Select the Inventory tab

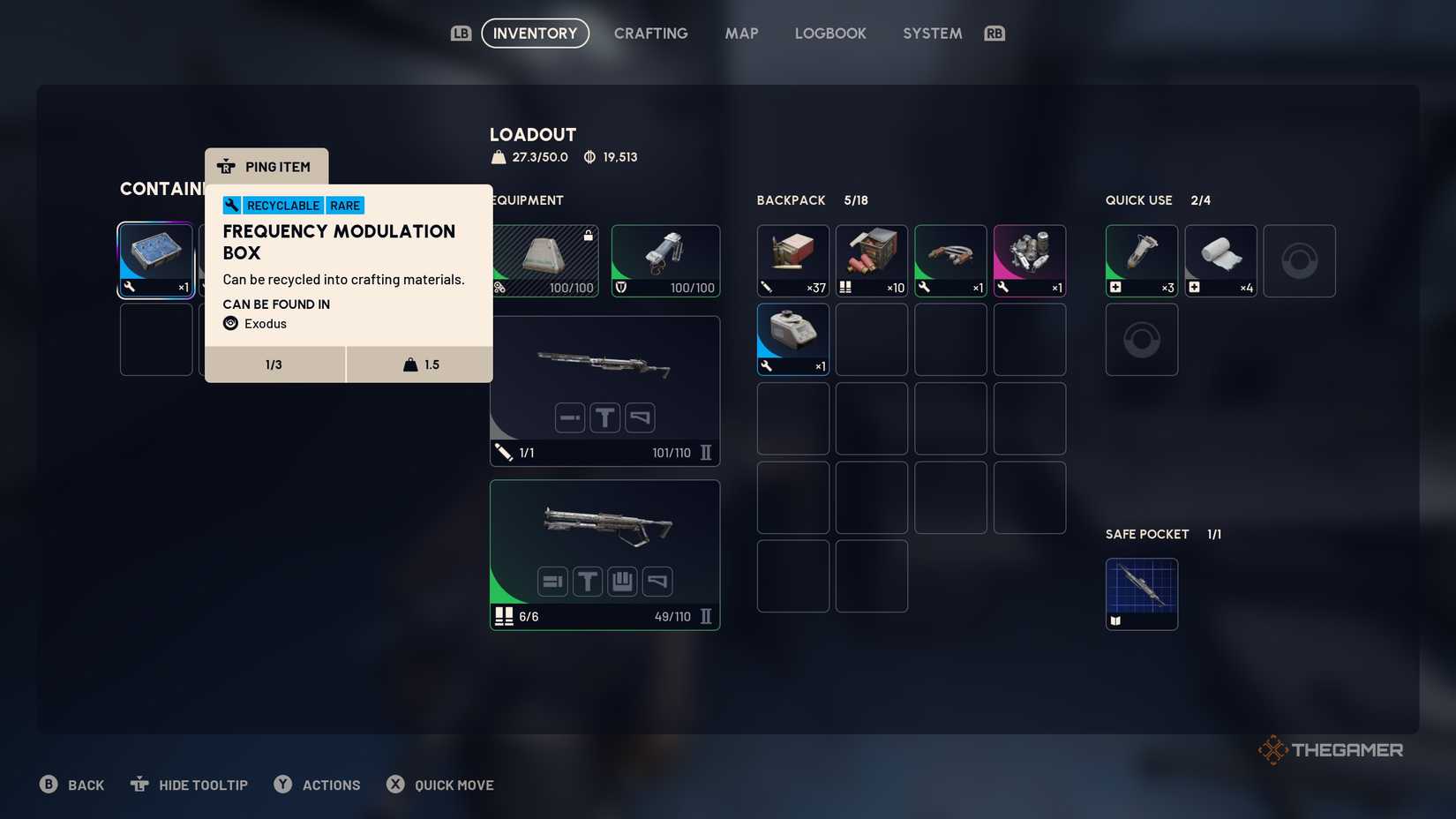click(x=535, y=34)
